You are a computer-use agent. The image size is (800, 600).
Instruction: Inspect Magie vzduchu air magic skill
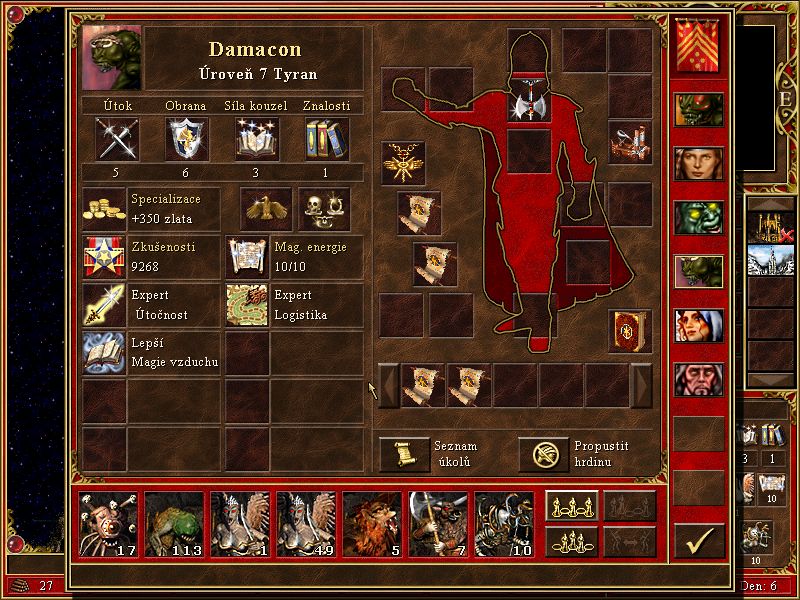click(x=104, y=352)
